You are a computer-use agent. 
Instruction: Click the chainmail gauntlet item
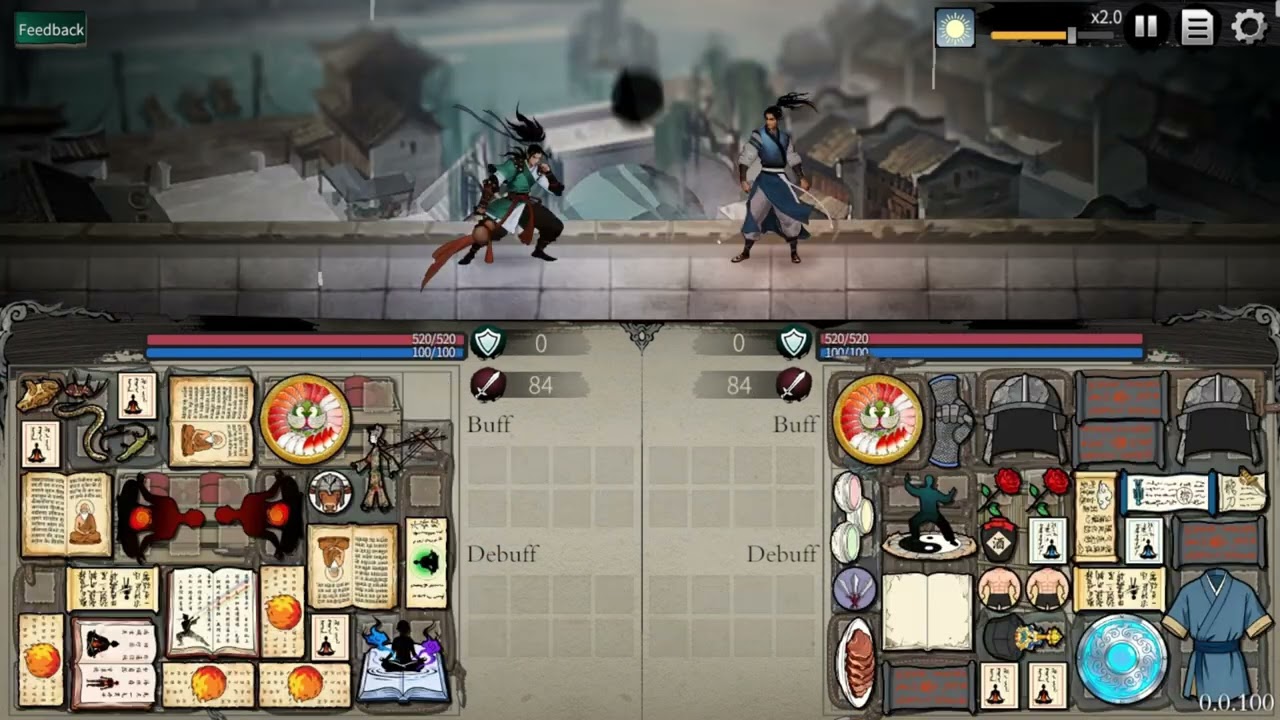pos(950,420)
